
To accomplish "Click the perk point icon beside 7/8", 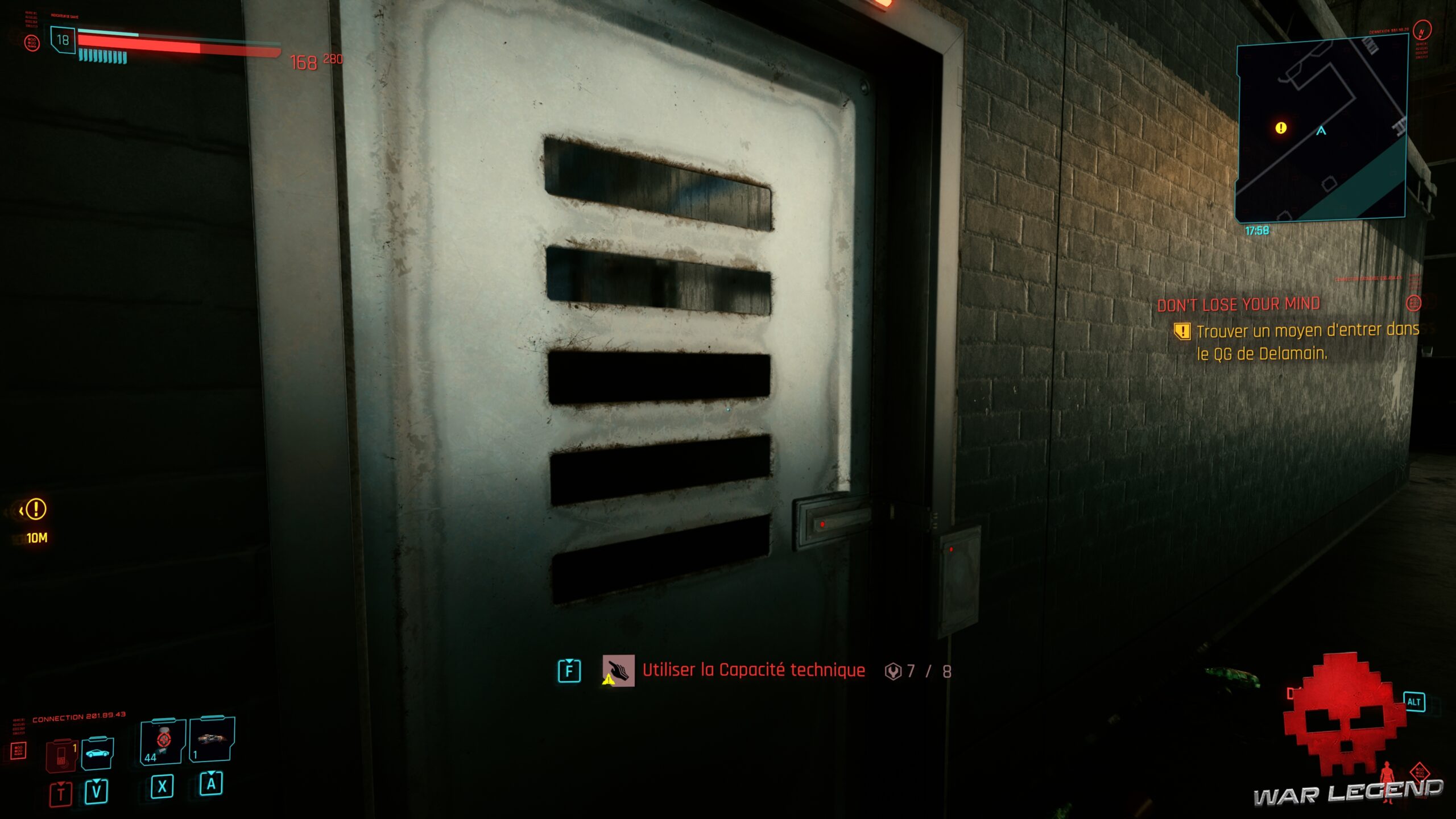I will [x=894, y=671].
